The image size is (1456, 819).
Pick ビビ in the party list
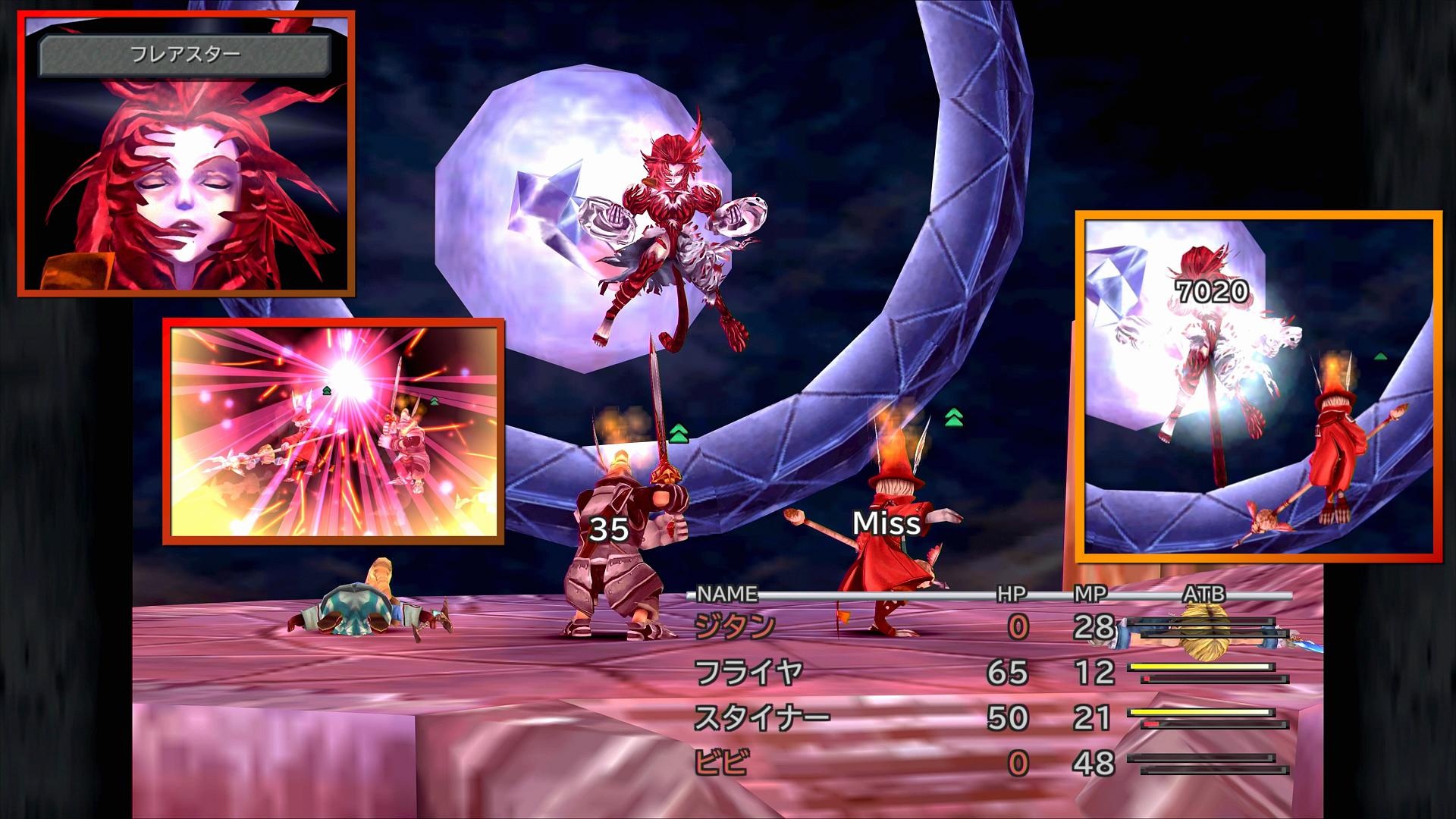pos(720,763)
